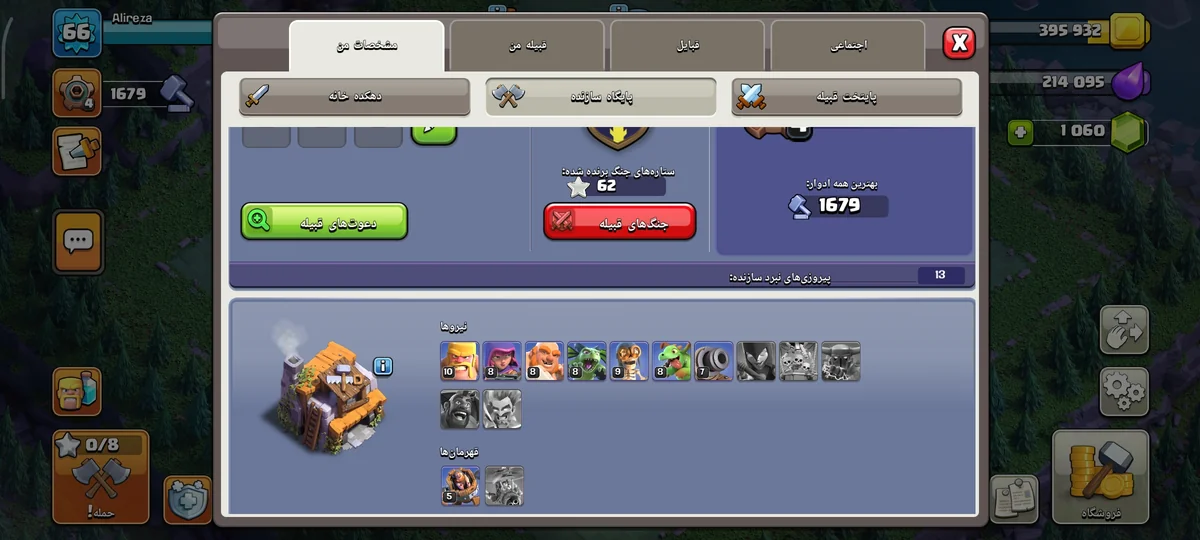
Task: Click the Builder Hall info icon
Action: [x=383, y=367]
